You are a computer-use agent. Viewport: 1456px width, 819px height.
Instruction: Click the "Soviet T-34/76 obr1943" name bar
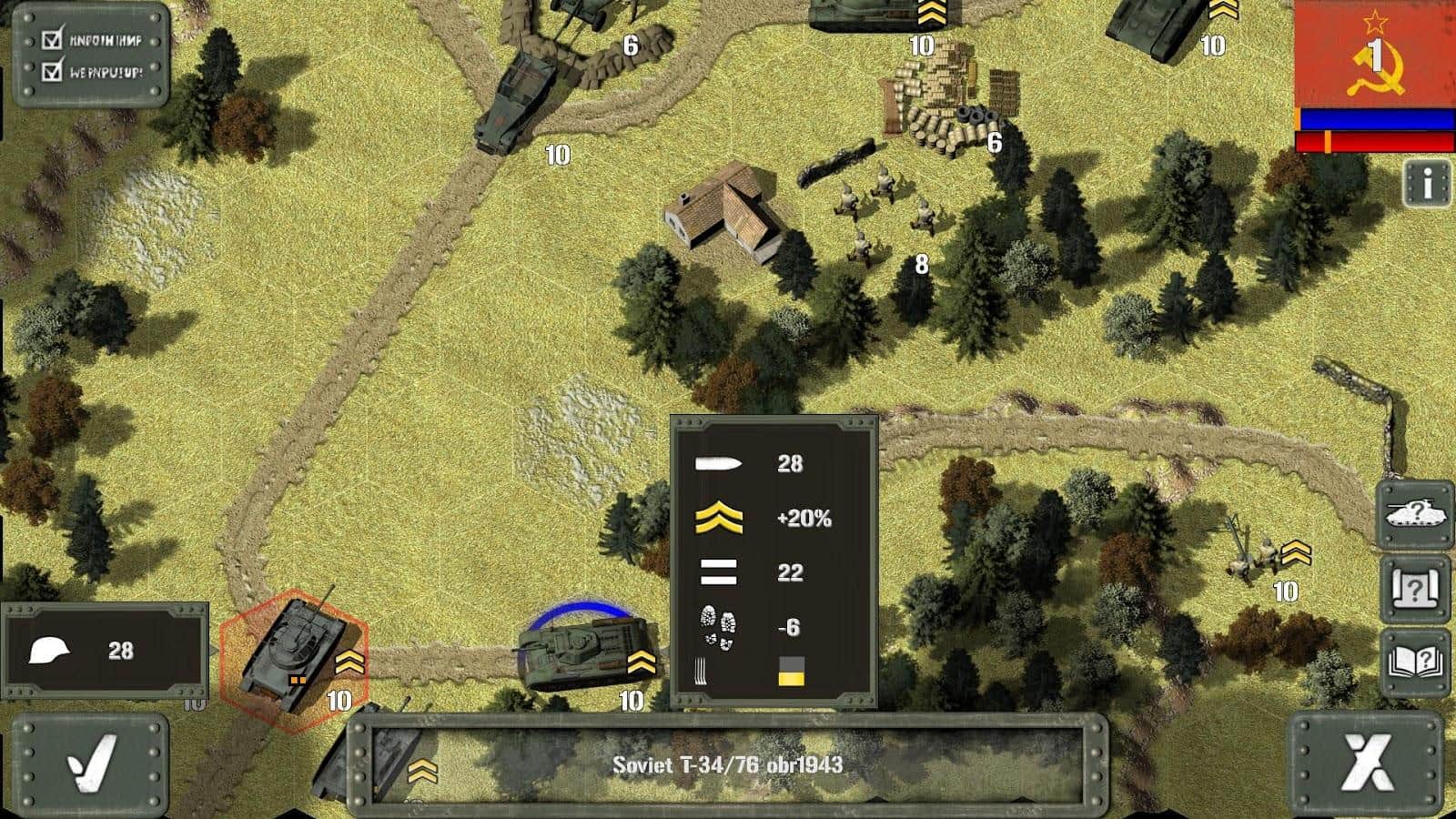click(728, 764)
